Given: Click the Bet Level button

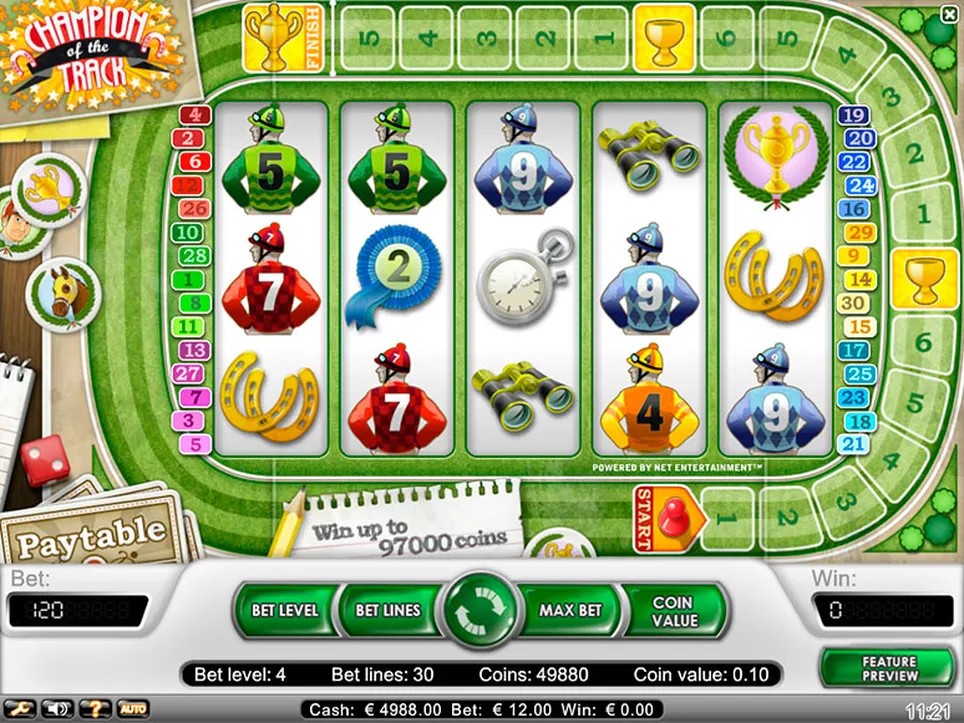Looking at the screenshot, I should [285, 610].
